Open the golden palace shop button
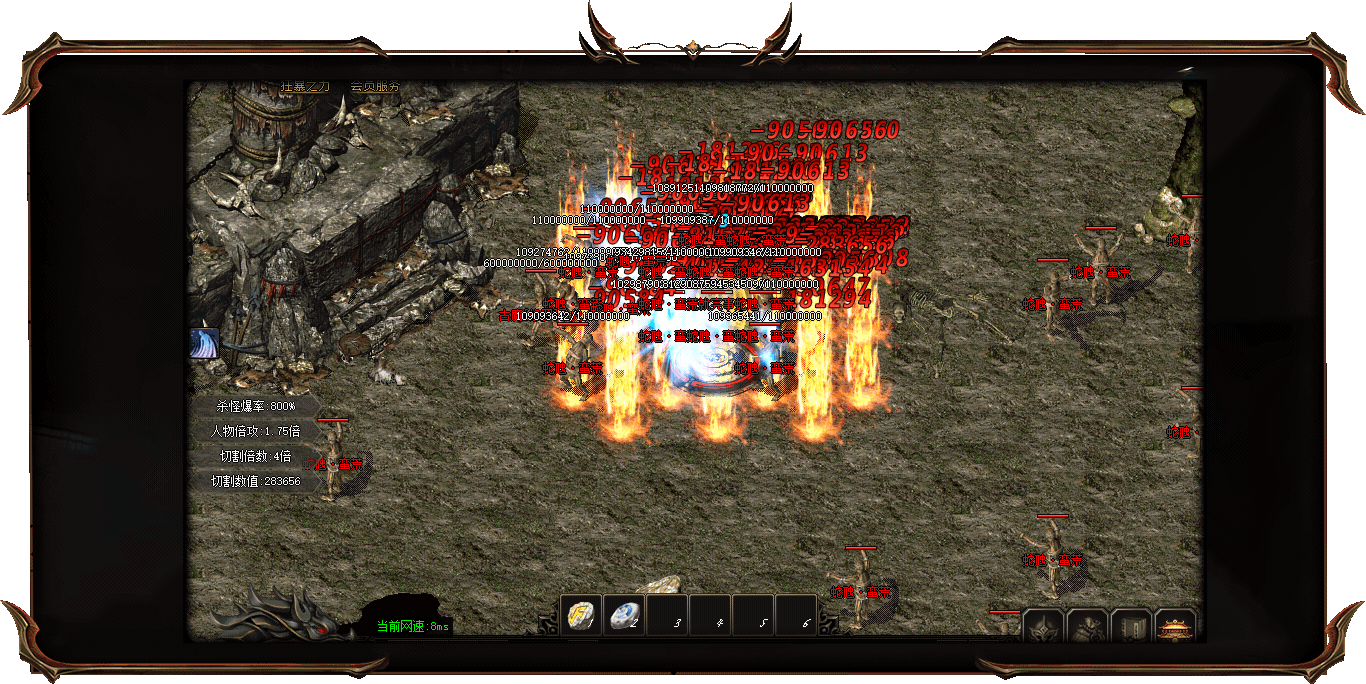 click(x=1175, y=627)
